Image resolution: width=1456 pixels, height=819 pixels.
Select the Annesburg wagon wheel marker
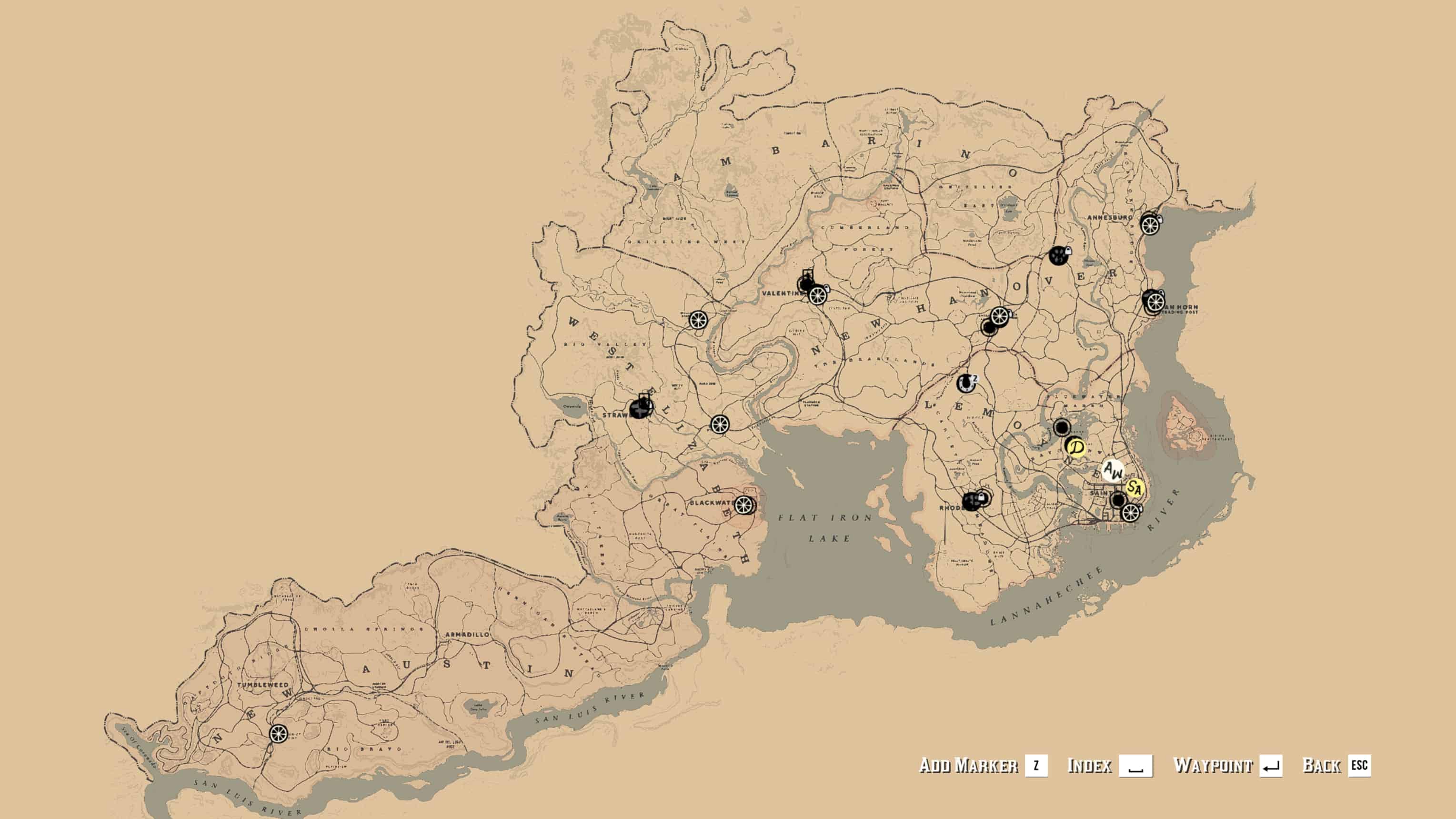coord(1150,225)
